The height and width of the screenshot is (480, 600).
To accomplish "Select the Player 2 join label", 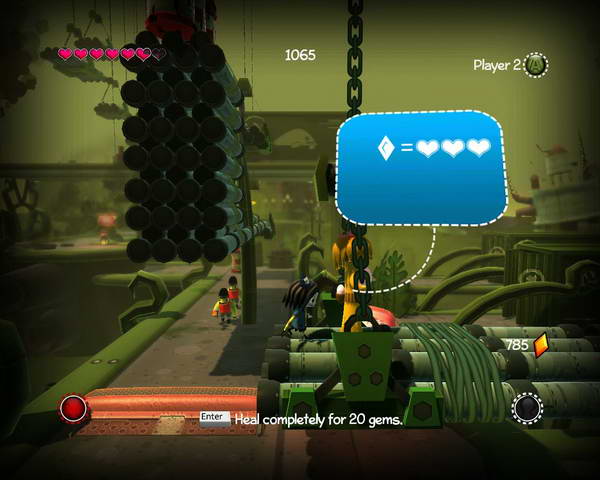I will click(x=497, y=65).
